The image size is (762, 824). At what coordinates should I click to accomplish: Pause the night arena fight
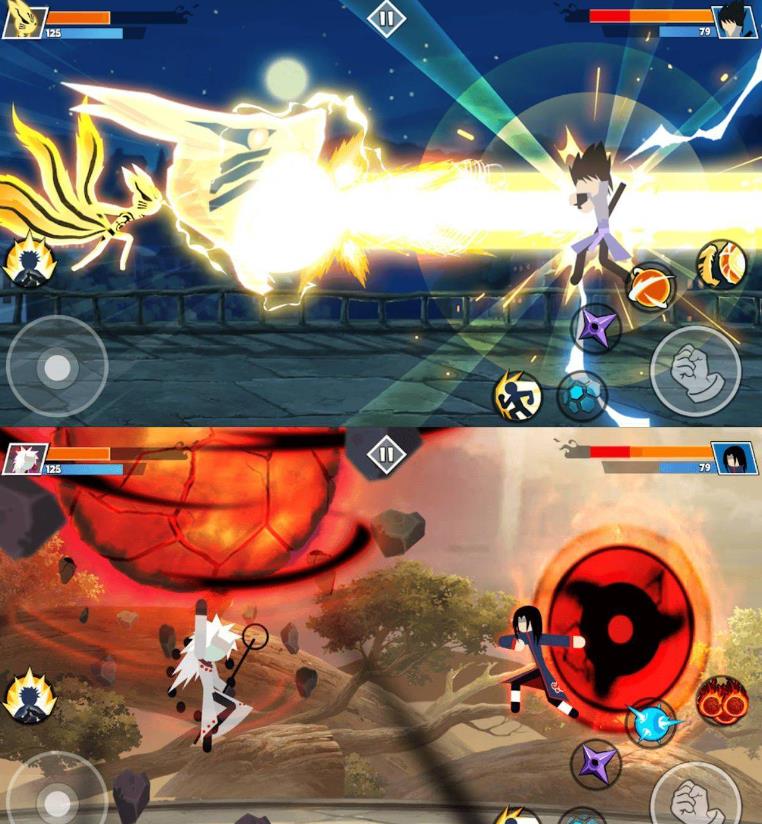pos(385,18)
